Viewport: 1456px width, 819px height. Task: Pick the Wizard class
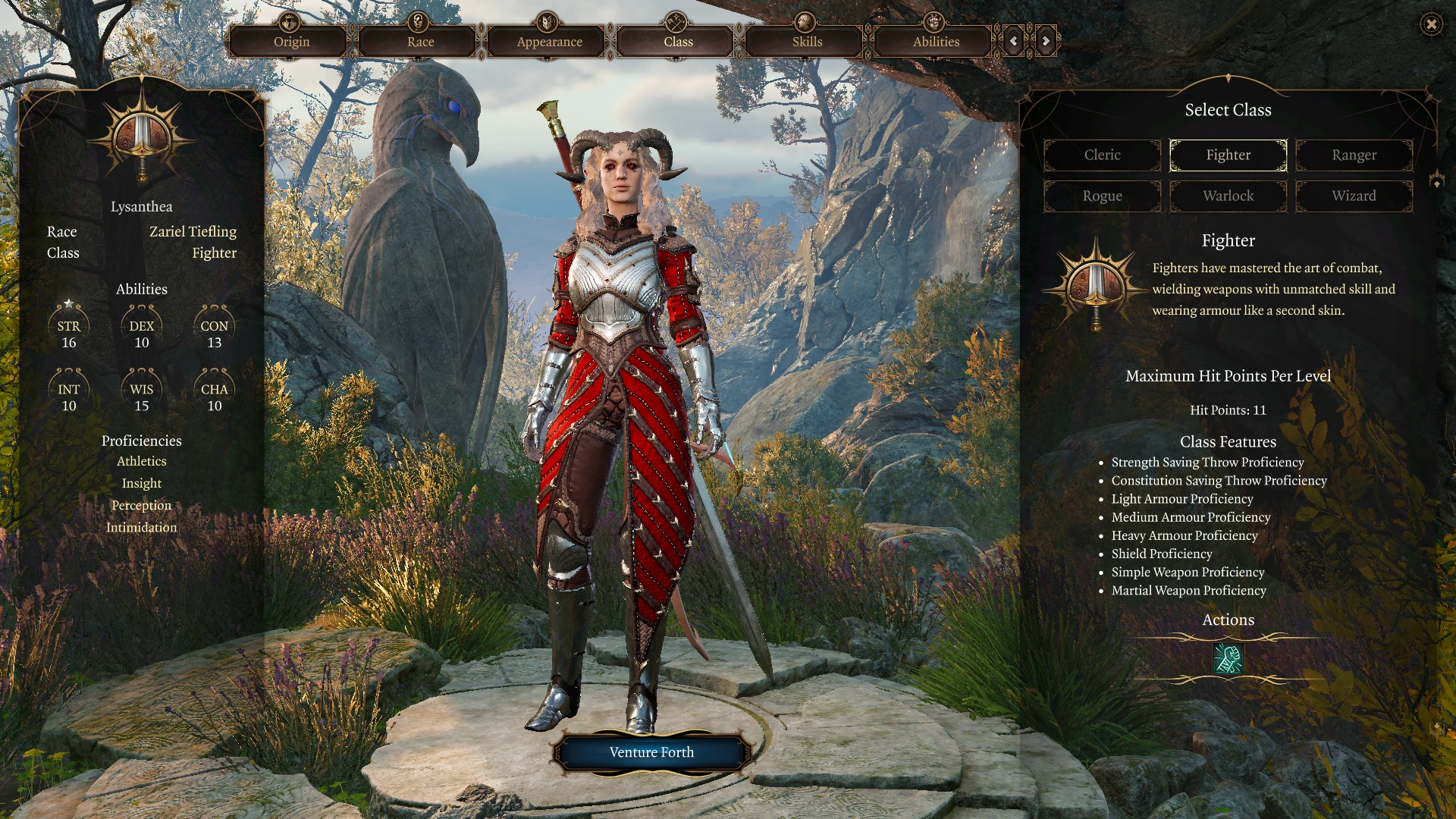[1354, 196]
